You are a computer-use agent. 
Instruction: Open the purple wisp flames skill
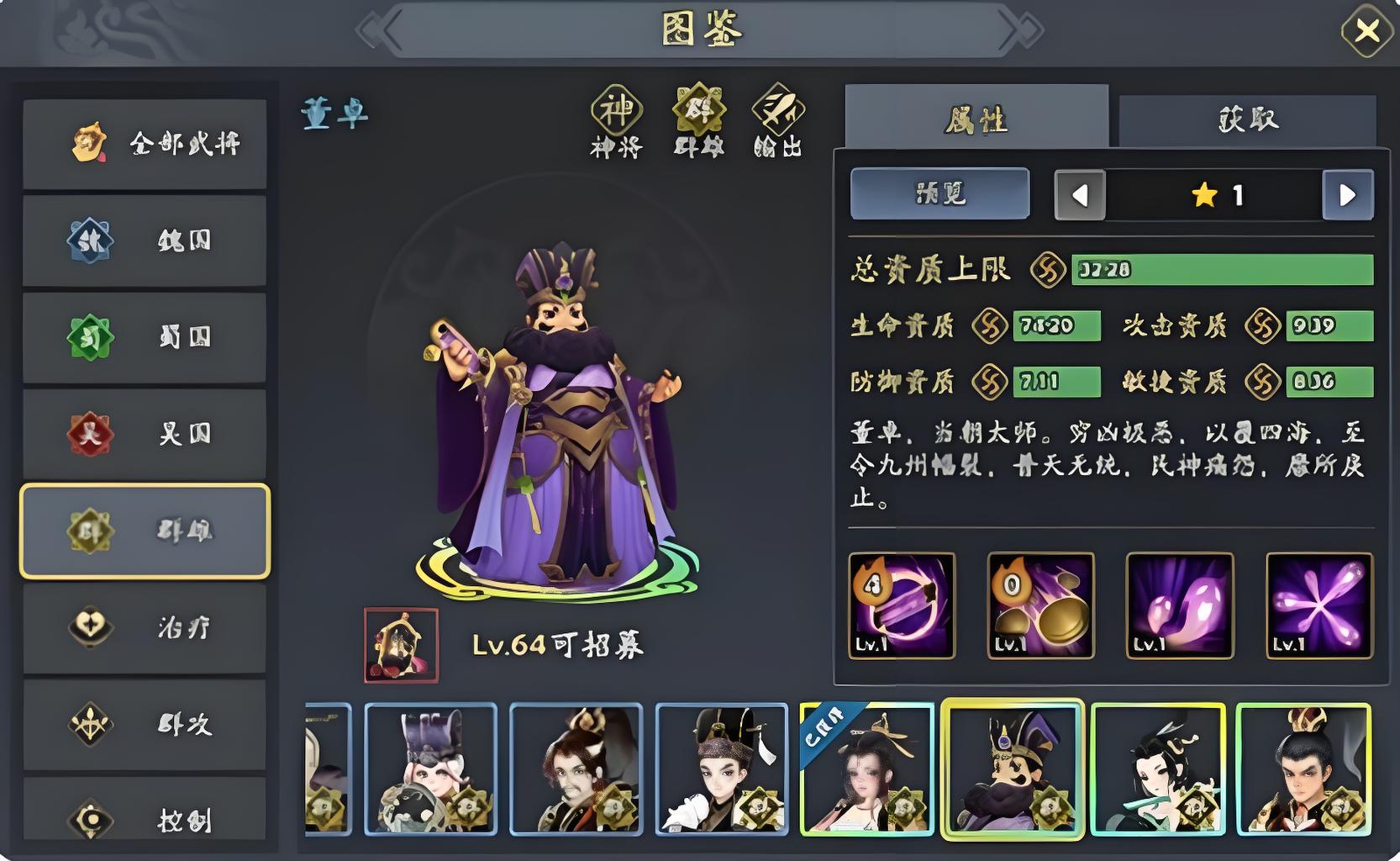coord(1180,605)
